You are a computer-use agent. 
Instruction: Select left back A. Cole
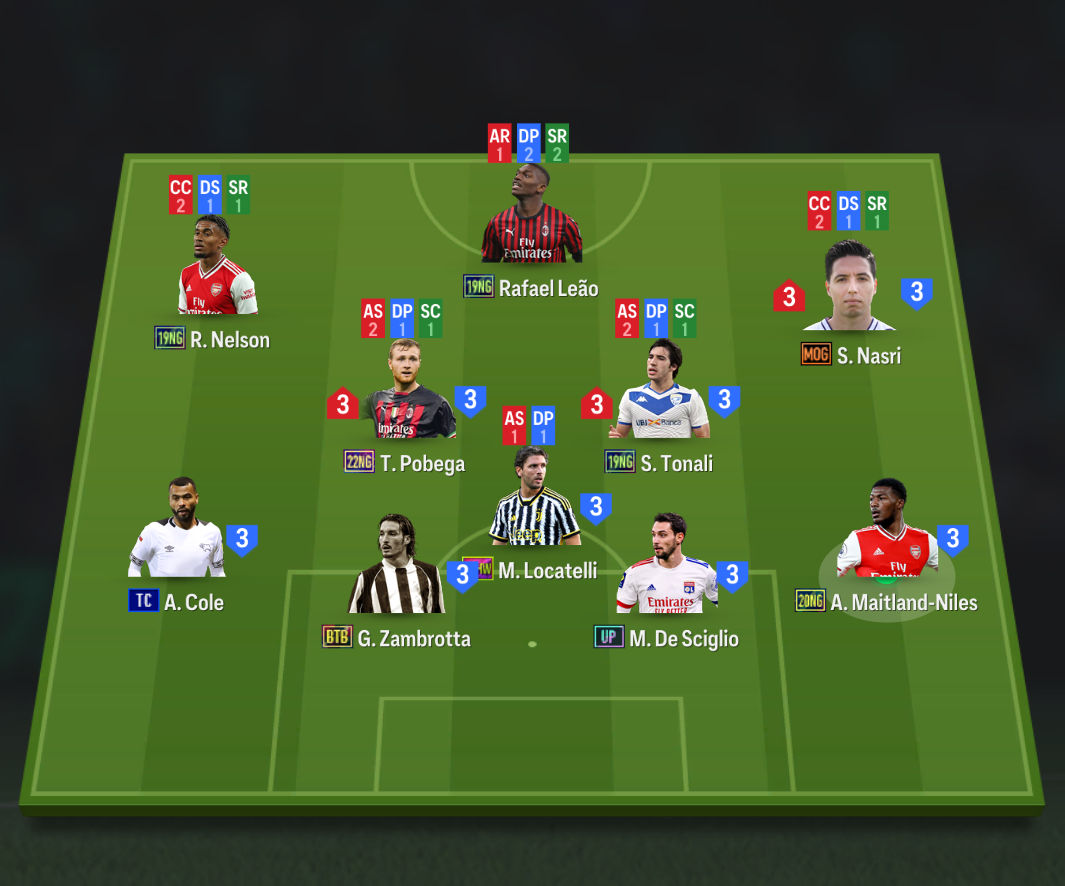tap(177, 537)
